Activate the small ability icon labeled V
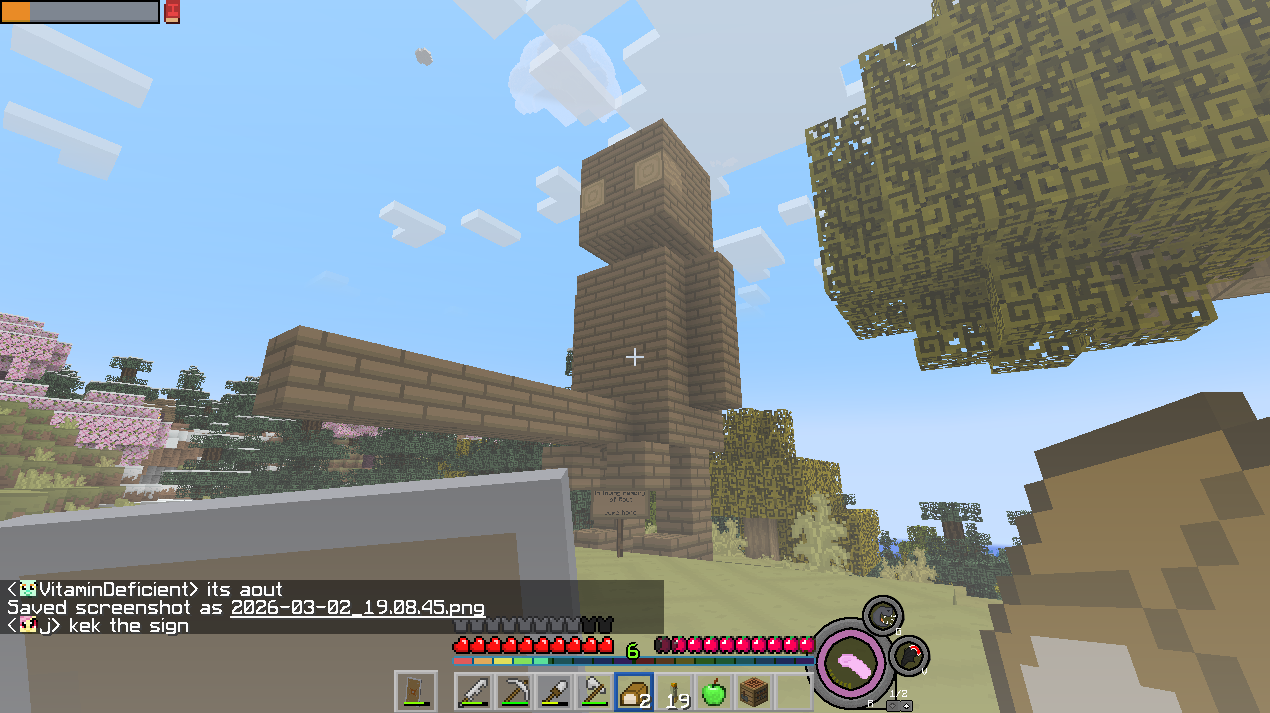The image size is (1270, 713). coord(910,656)
